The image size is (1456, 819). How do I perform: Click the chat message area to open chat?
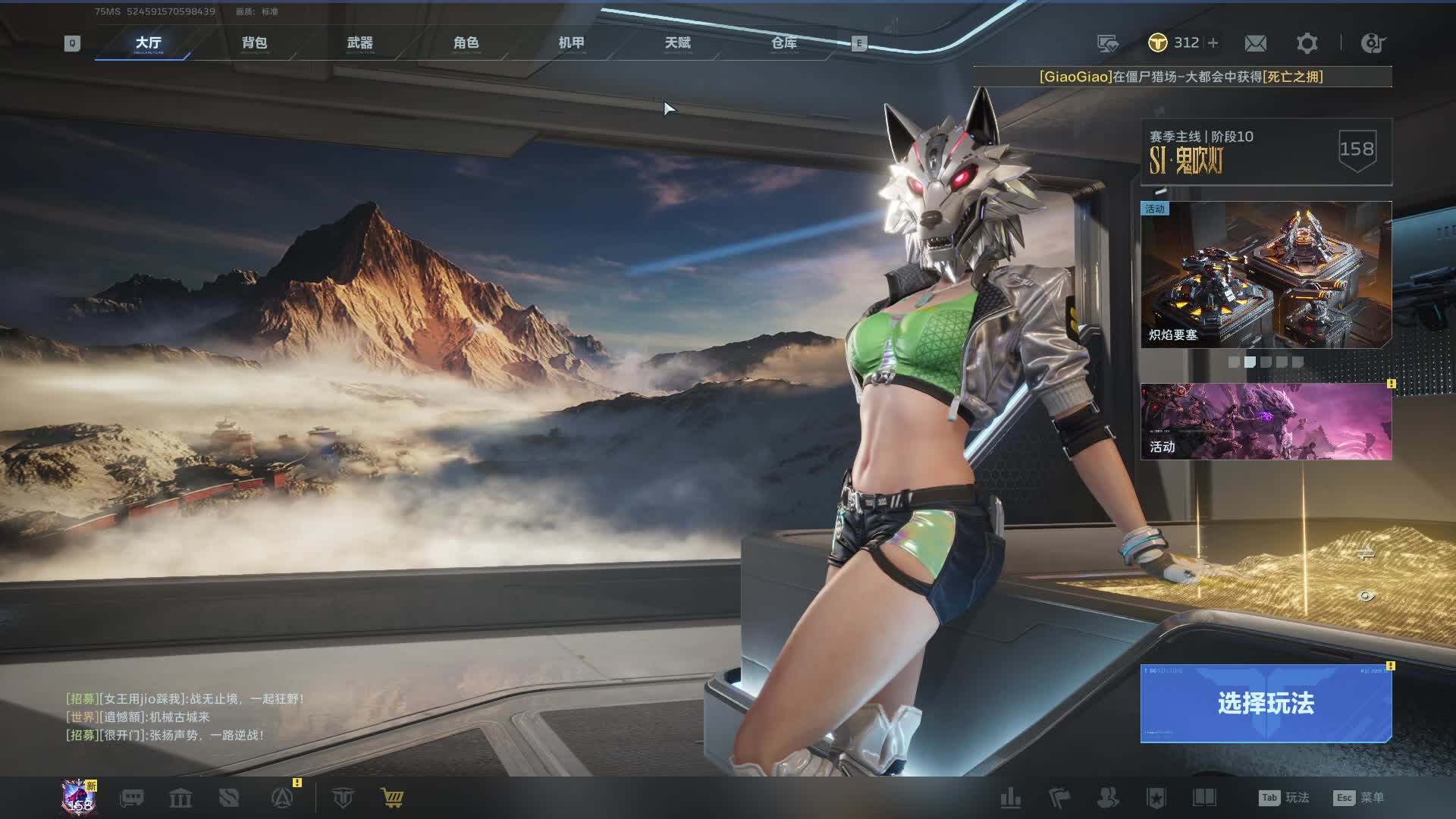186,717
